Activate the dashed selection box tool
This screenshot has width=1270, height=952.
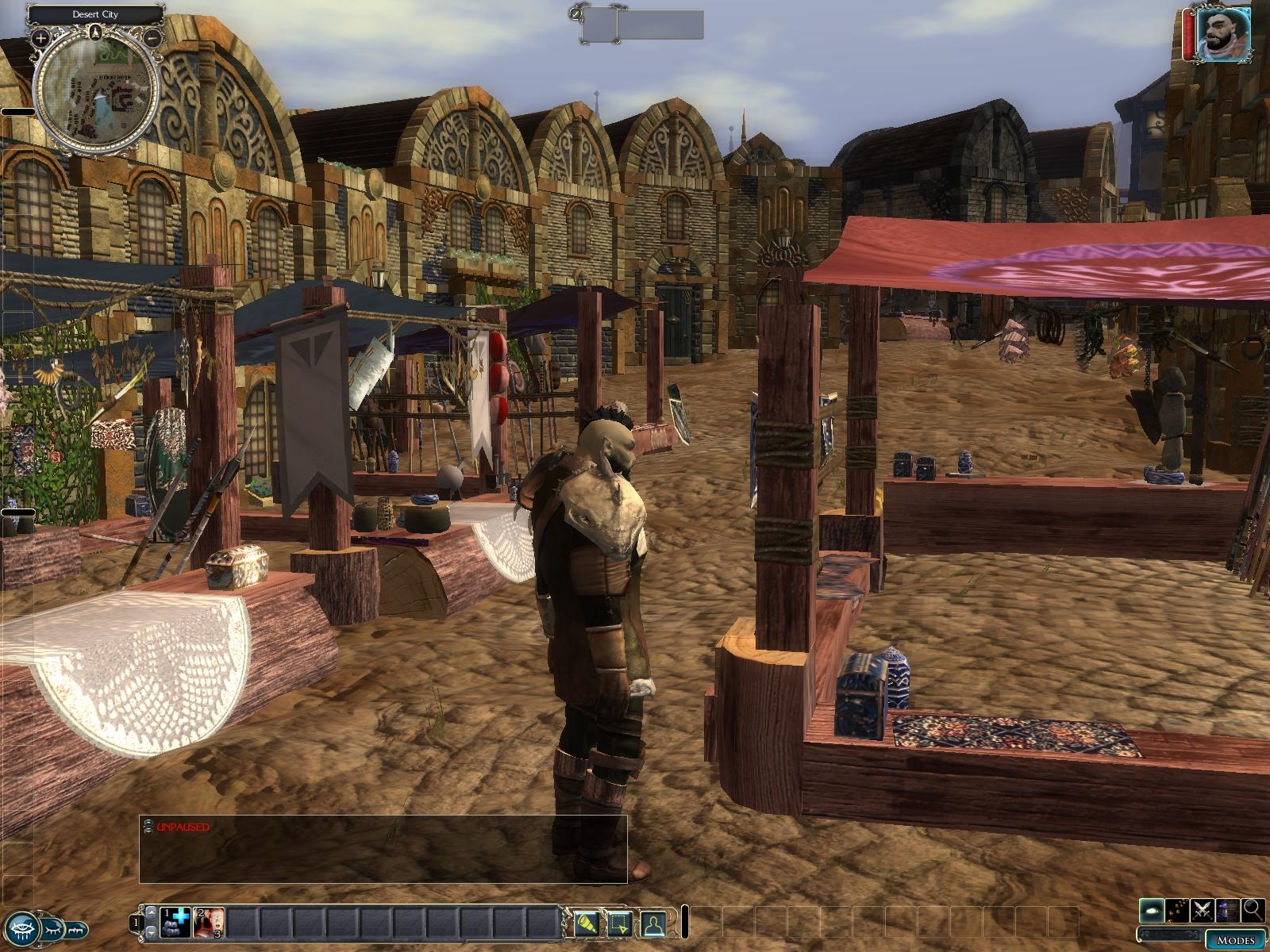pos(620,922)
